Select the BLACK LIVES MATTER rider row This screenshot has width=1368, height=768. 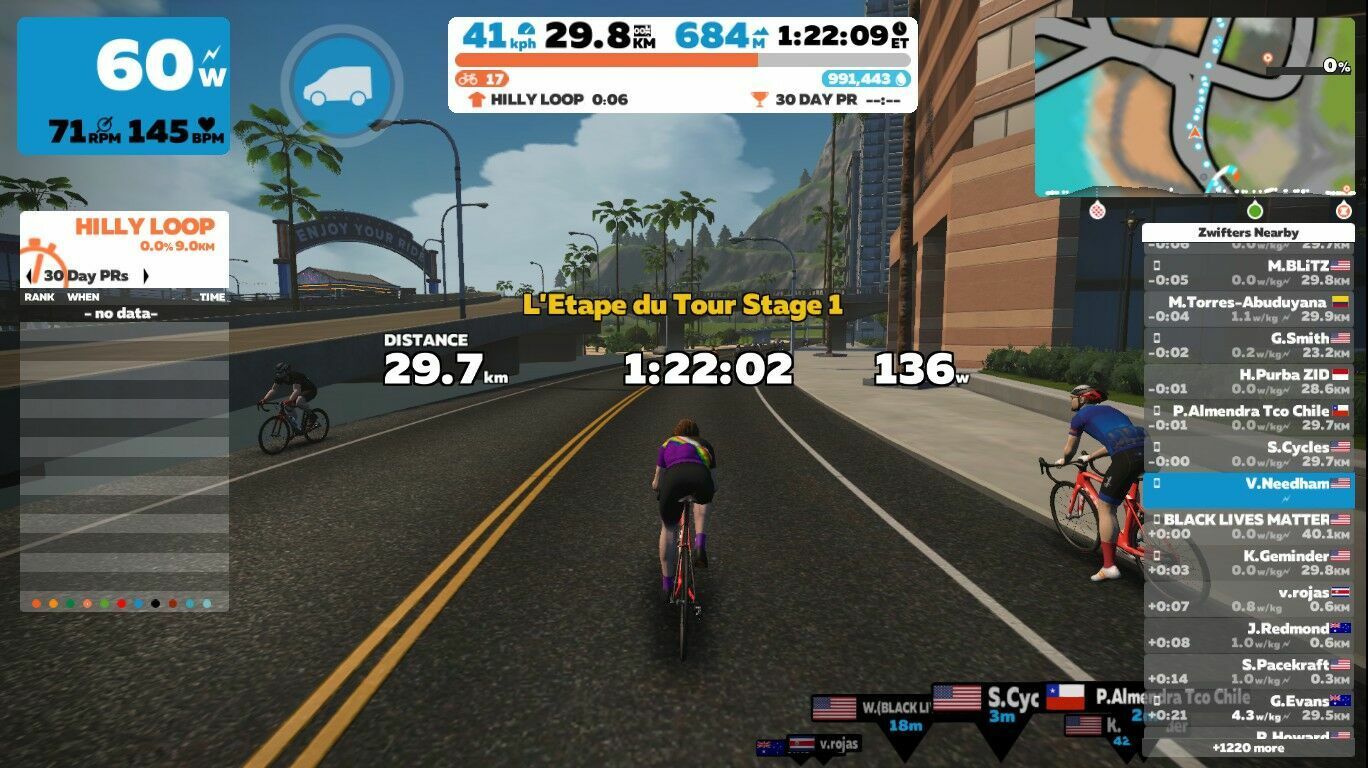1247,526
